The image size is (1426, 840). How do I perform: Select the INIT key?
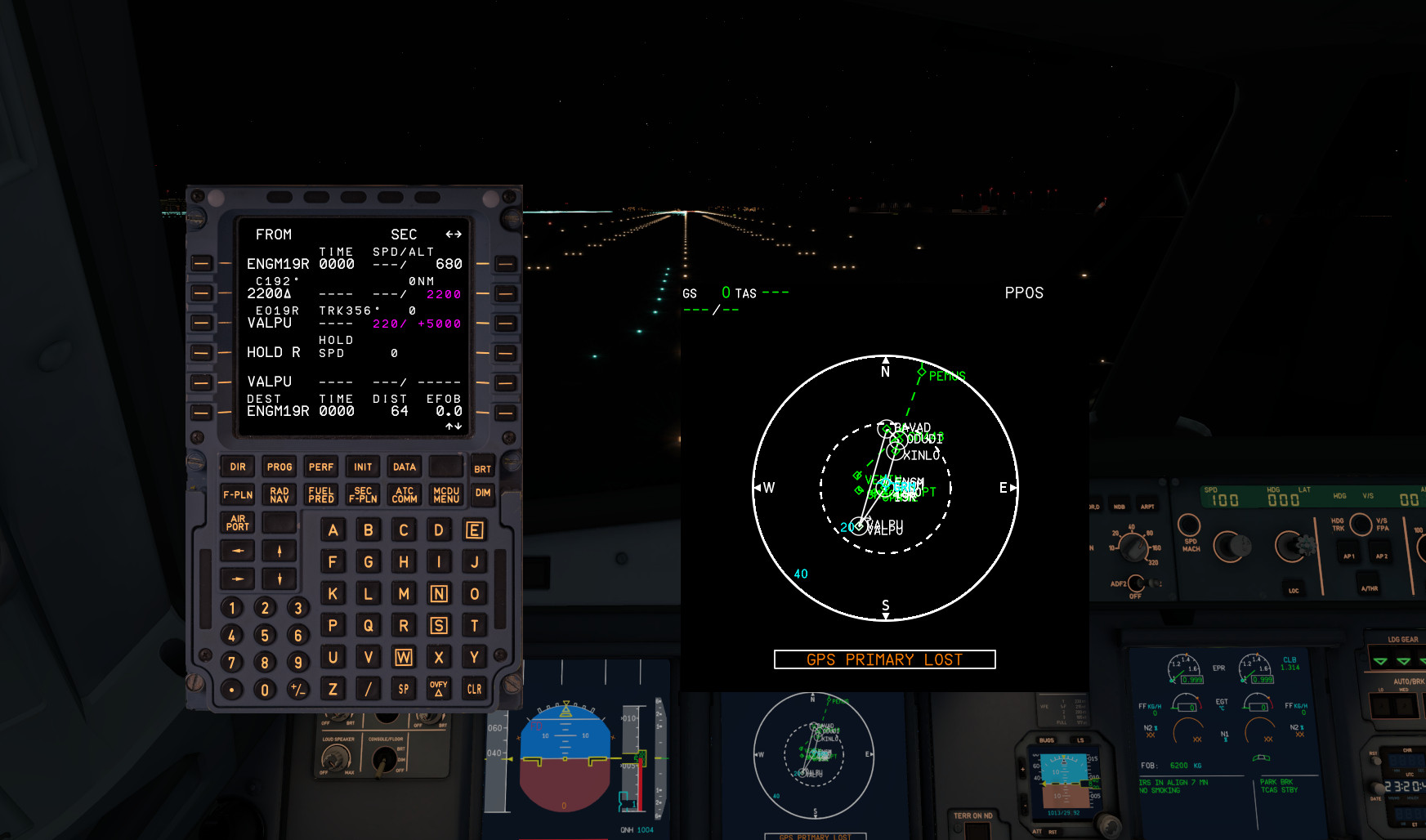pyautogui.click(x=363, y=467)
